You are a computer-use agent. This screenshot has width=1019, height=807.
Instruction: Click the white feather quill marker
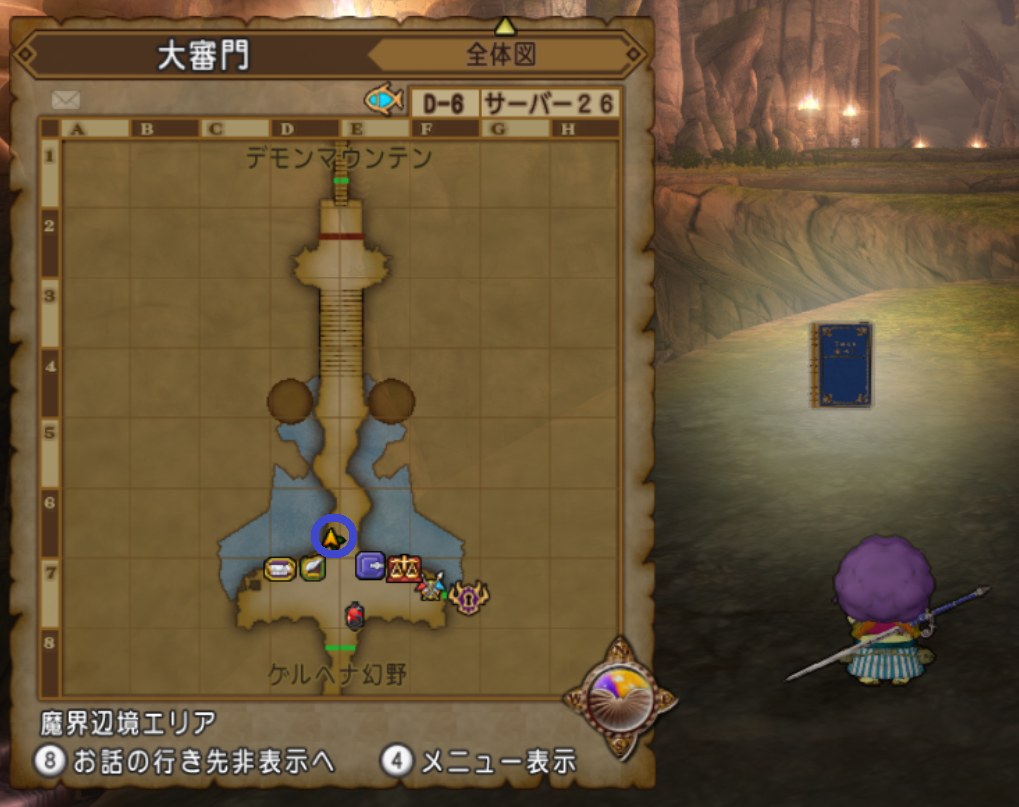(x=313, y=568)
